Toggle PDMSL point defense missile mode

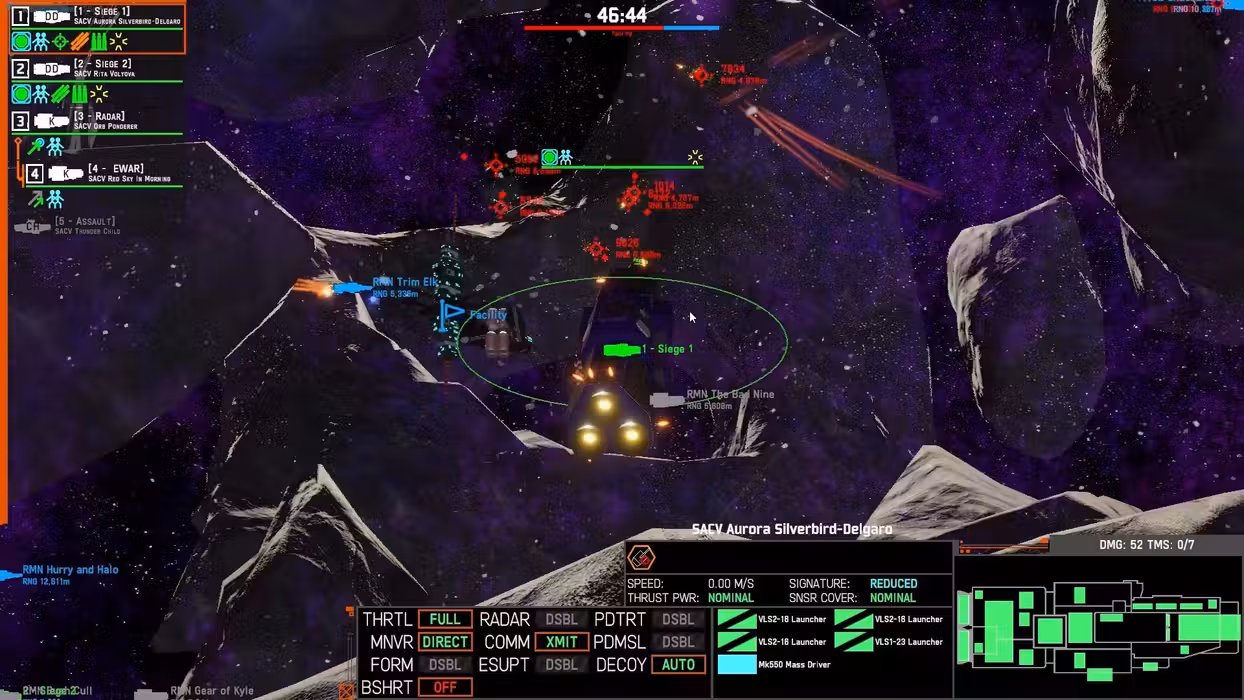678,642
